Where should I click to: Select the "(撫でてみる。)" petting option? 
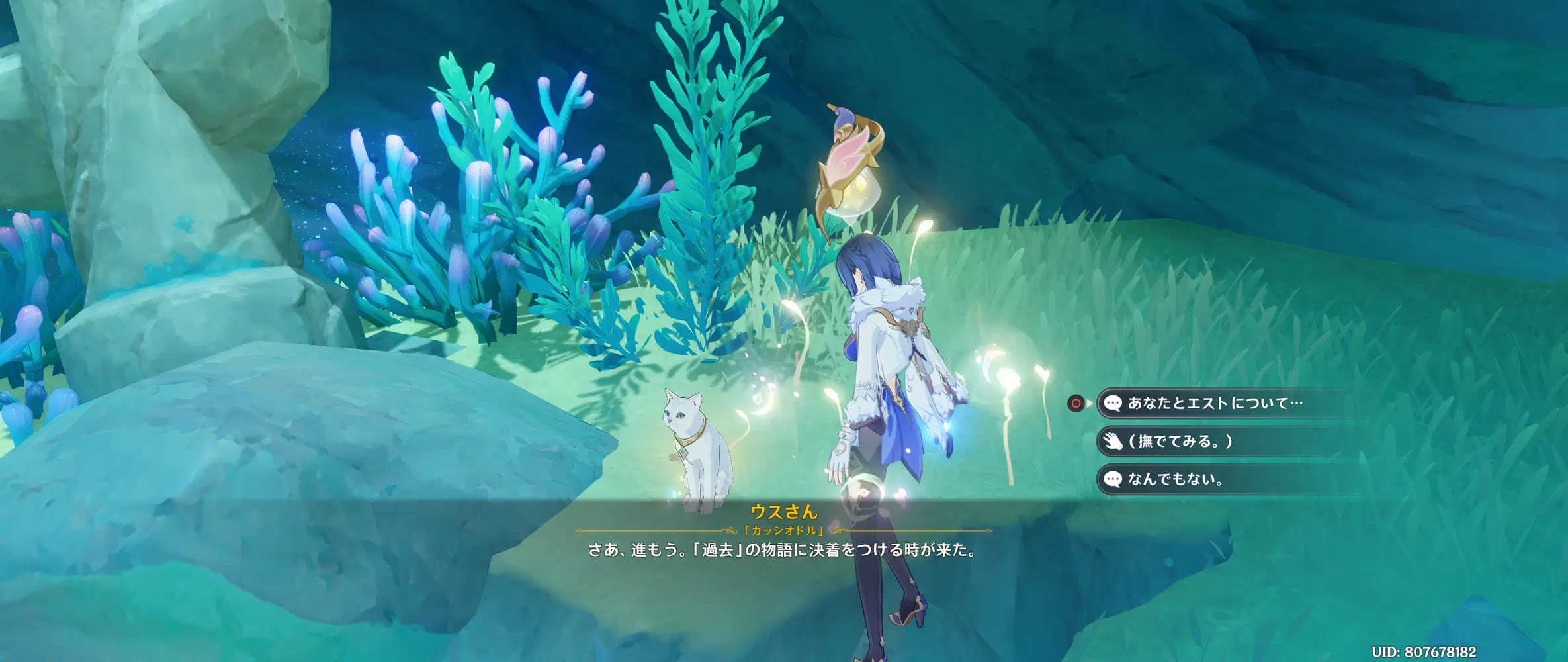(x=1180, y=442)
